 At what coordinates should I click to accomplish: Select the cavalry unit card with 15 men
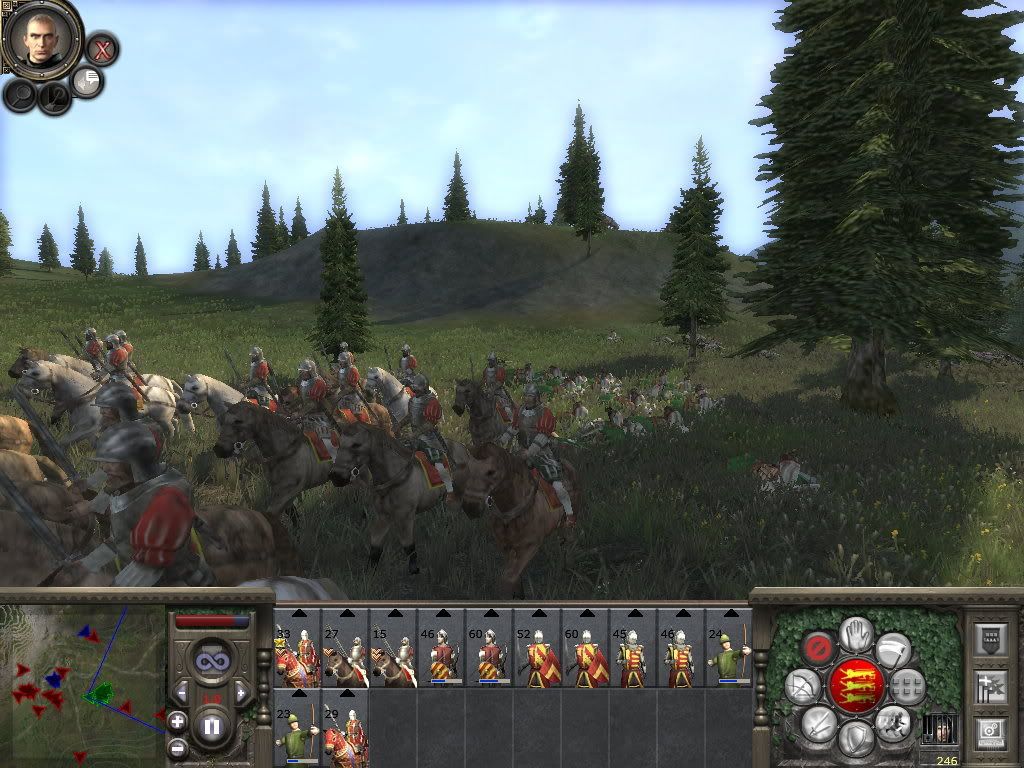tap(392, 650)
